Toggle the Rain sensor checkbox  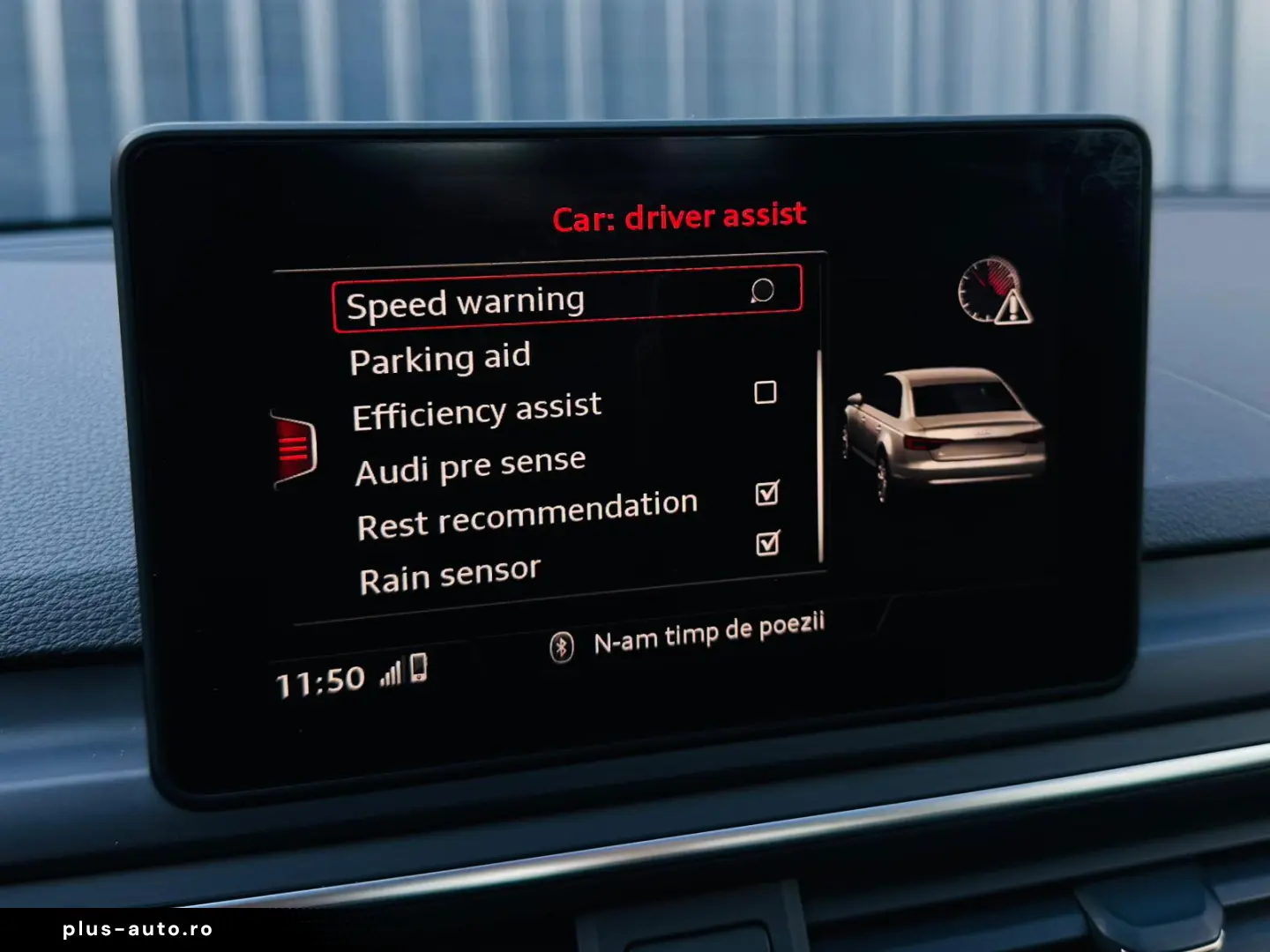(768, 543)
